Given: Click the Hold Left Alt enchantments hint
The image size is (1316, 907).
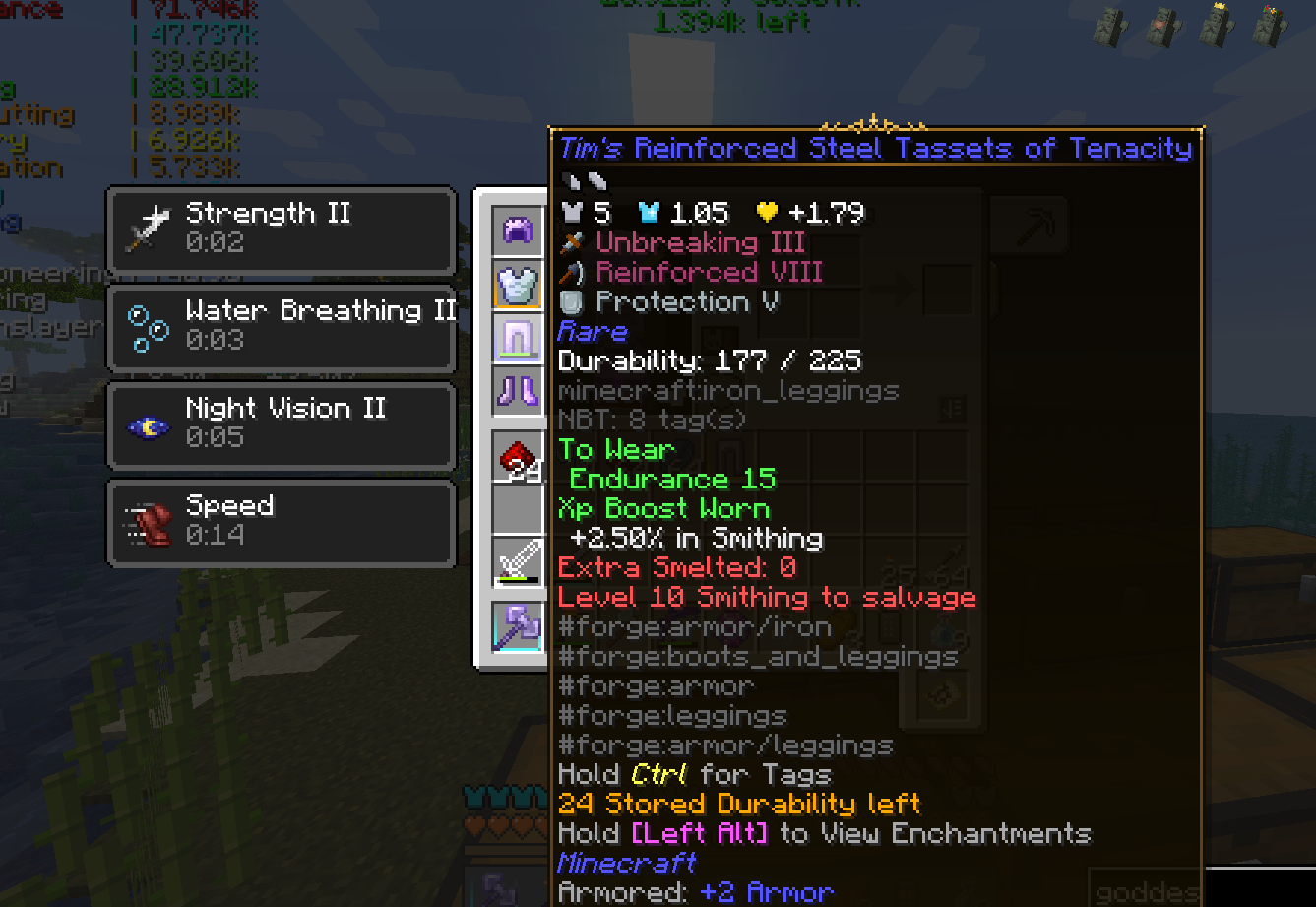Looking at the screenshot, I should 825,833.
